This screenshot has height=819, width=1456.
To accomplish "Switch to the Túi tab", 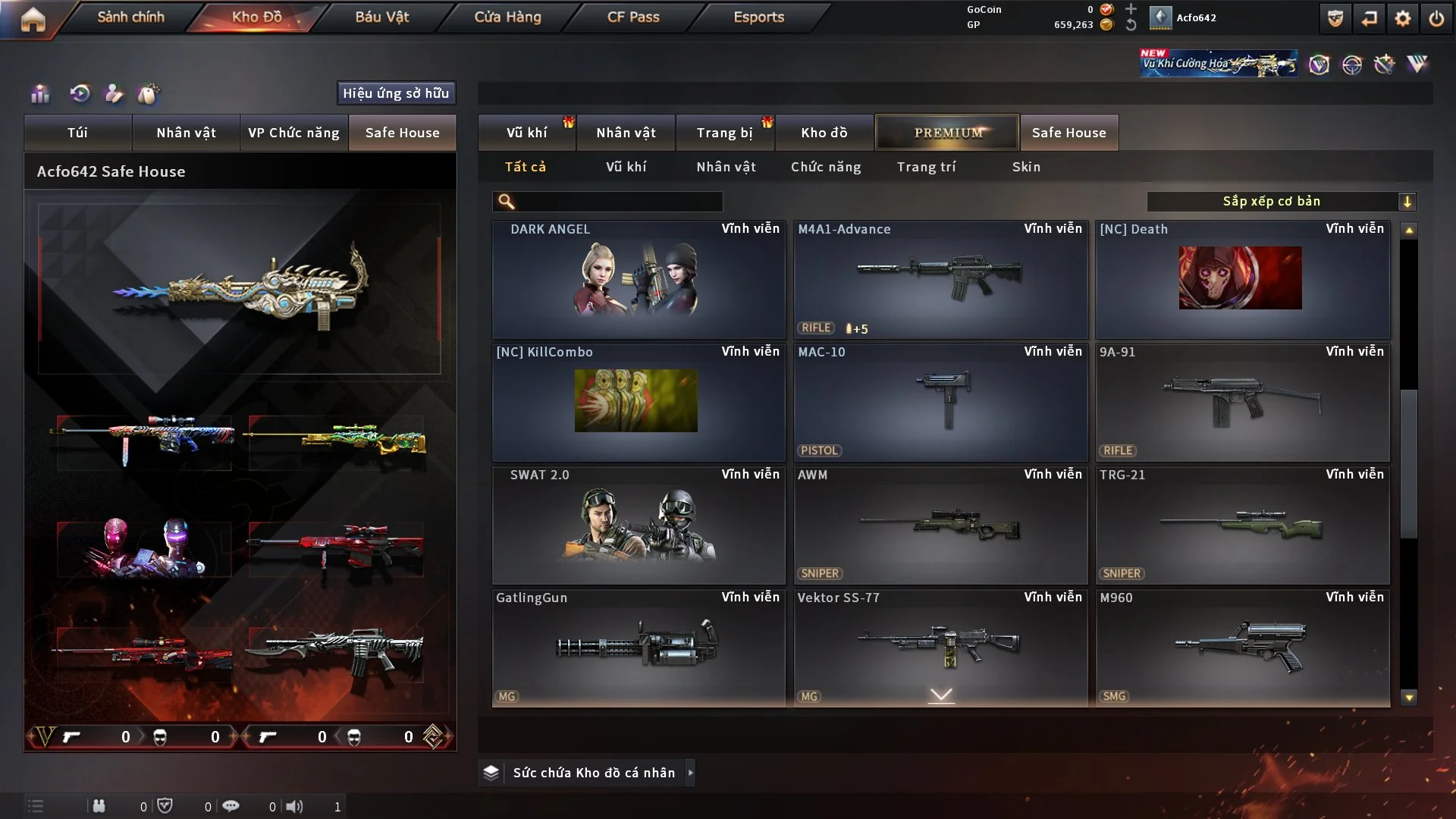I will [77, 133].
